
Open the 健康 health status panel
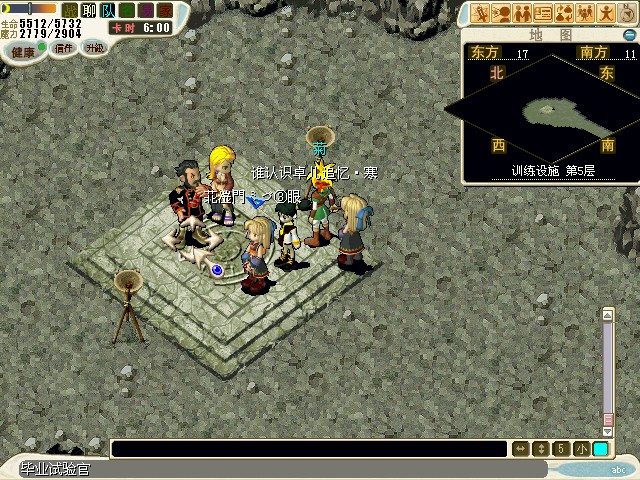[x=22, y=51]
